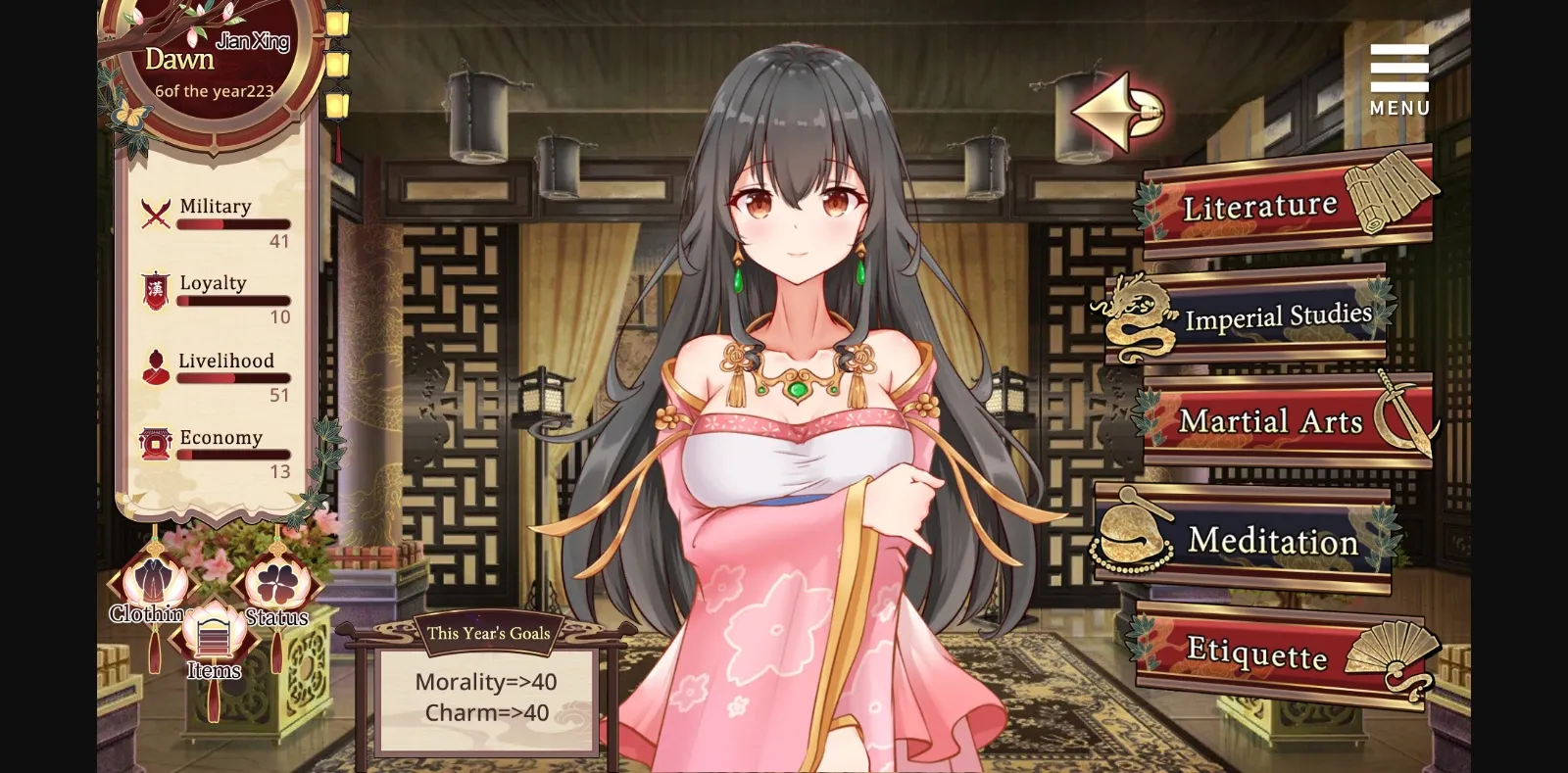Viewport: 1568px width, 773px height.
Task: Open the Items inventory icon
Action: (x=214, y=637)
